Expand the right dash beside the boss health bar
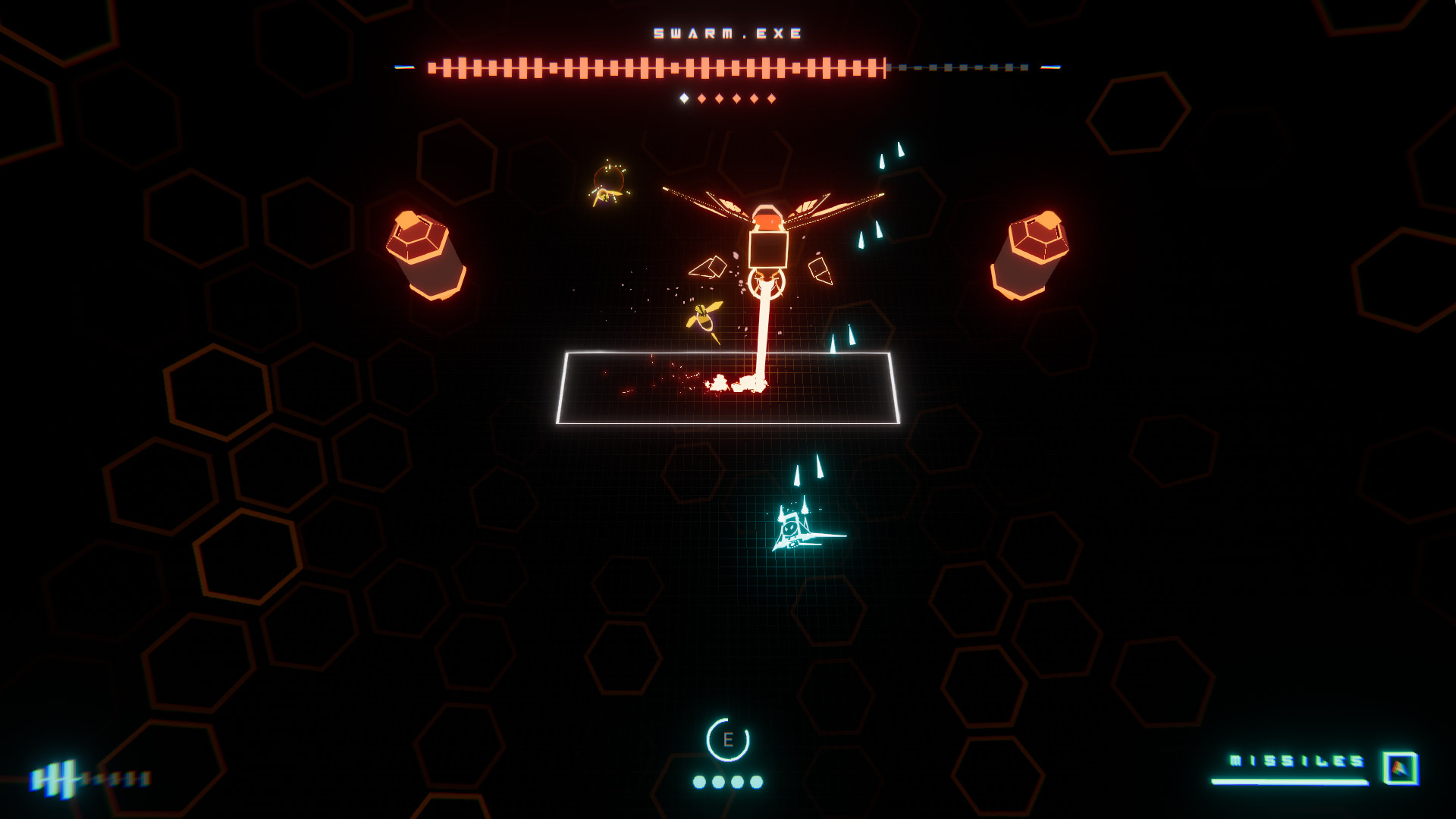The image size is (1456, 819). (1051, 67)
